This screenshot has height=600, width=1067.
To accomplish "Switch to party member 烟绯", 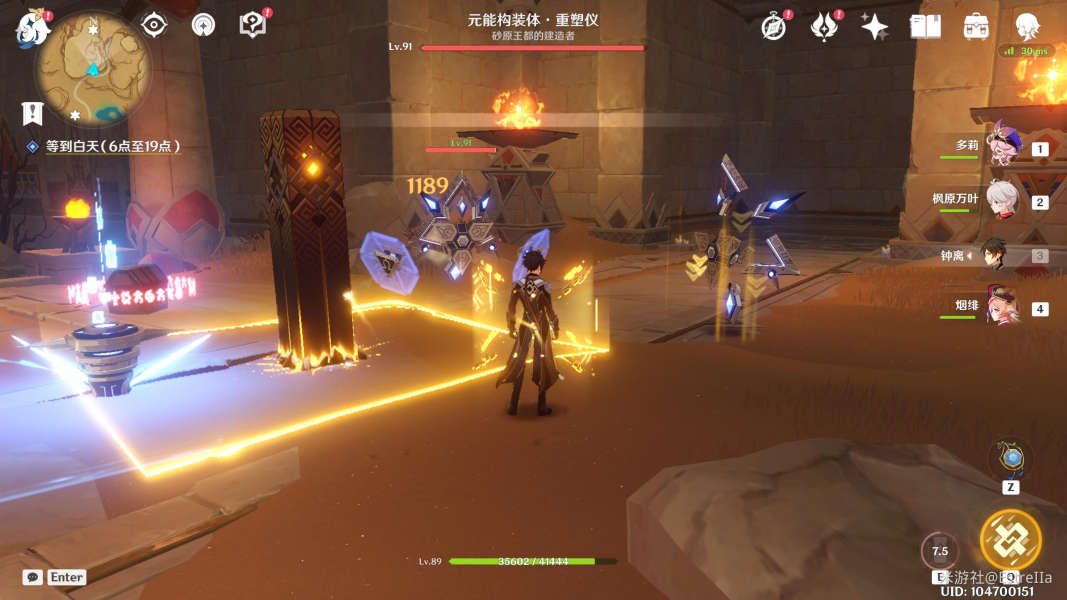I will pyautogui.click(x=1001, y=308).
